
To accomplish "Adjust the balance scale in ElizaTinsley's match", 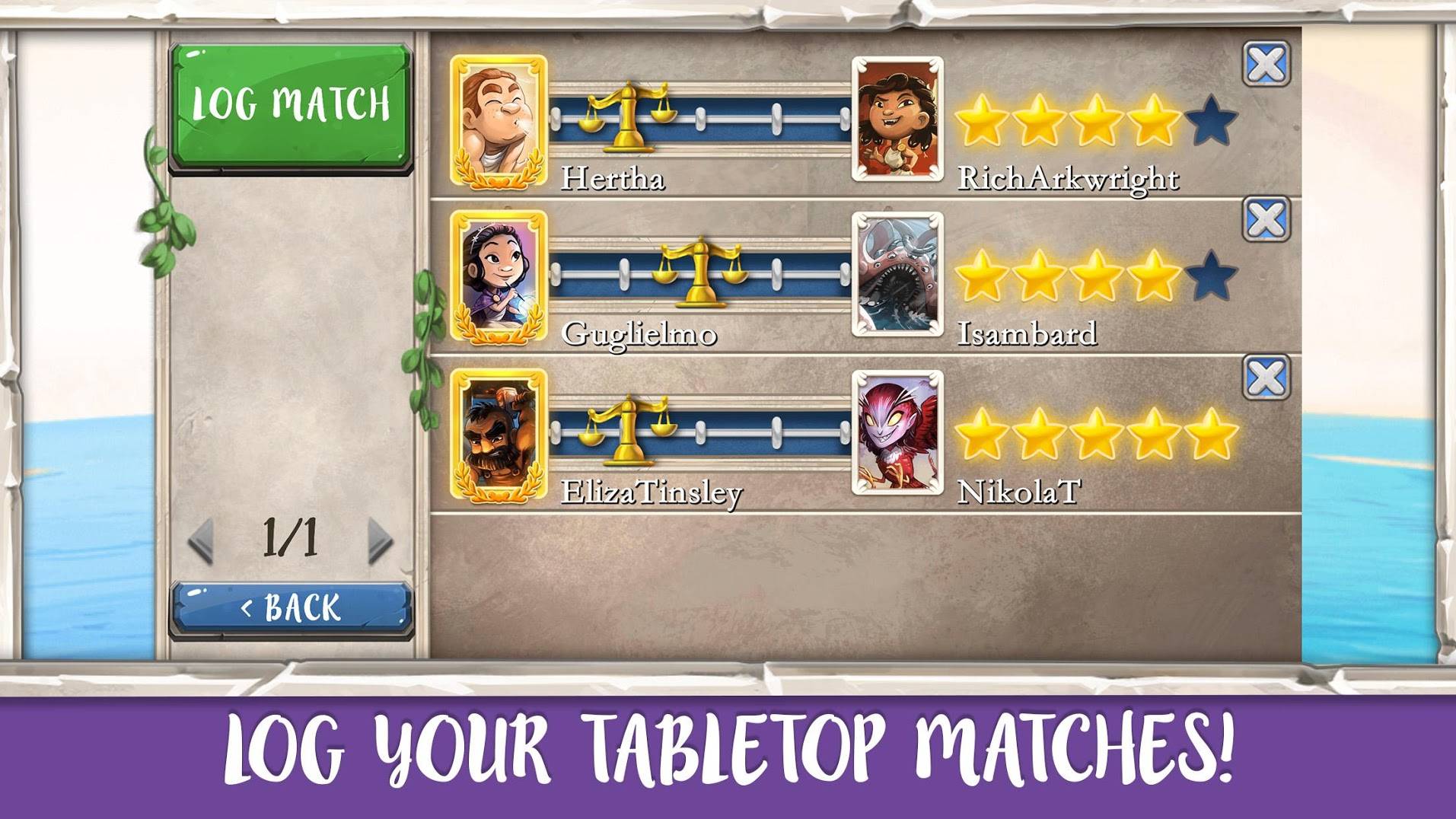I will click(626, 430).
